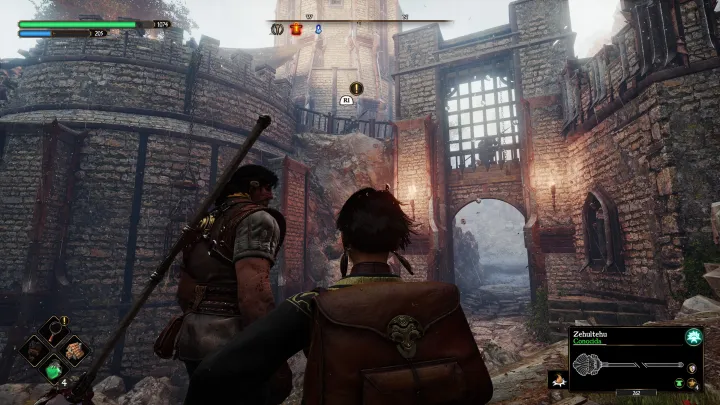Viewport: 720px width, 405px height.
Task: Click the shield icon on weapon panel
Action: coord(692,366)
